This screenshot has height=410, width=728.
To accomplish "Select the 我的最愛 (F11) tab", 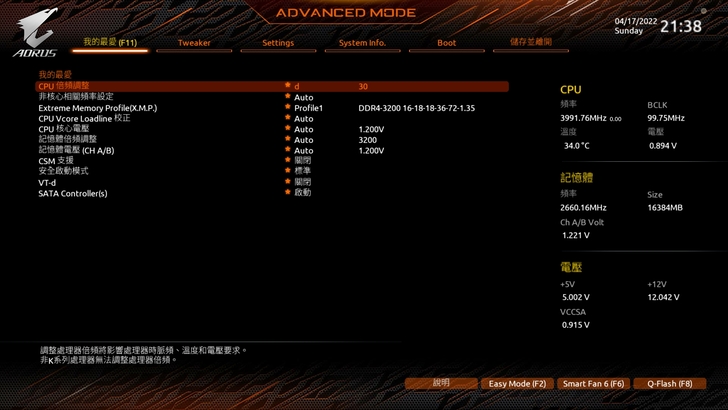I will point(110,43).
